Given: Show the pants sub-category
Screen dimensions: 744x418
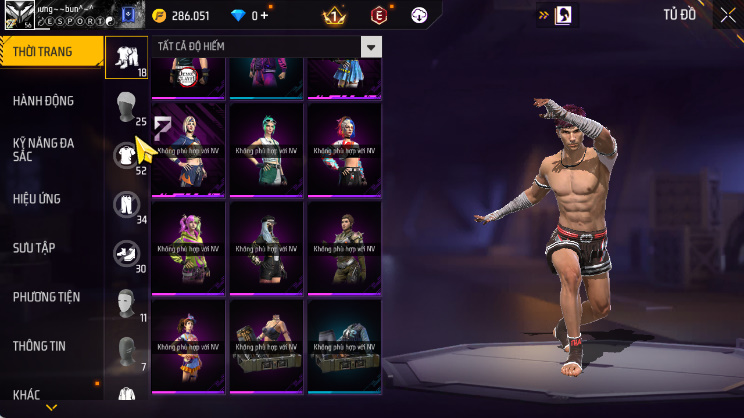Looking at the screenshot, I should [126, 203].
